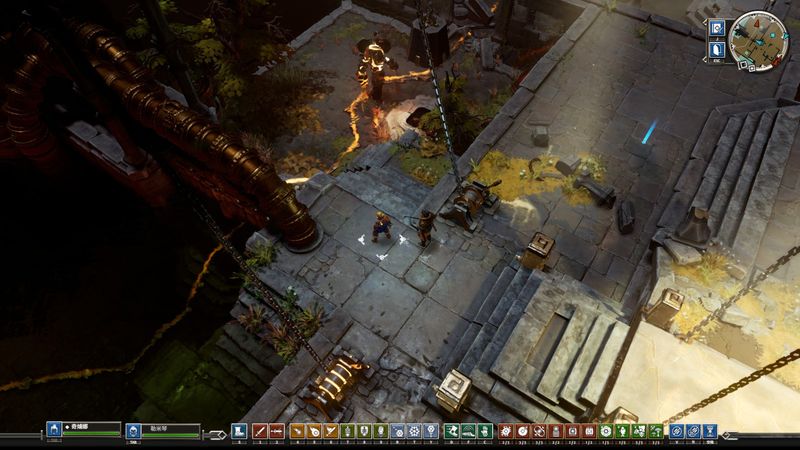Choose the red sword weapon skill

click(259, 430)
